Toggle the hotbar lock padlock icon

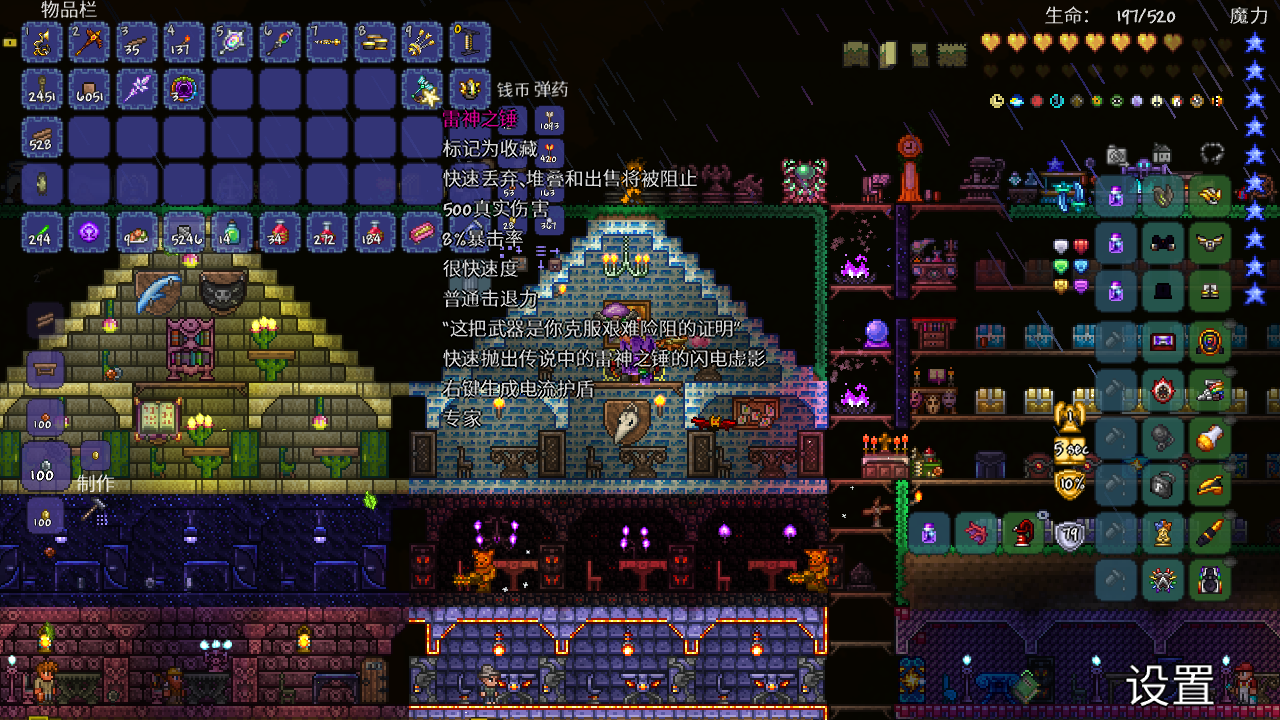point(10,43)
